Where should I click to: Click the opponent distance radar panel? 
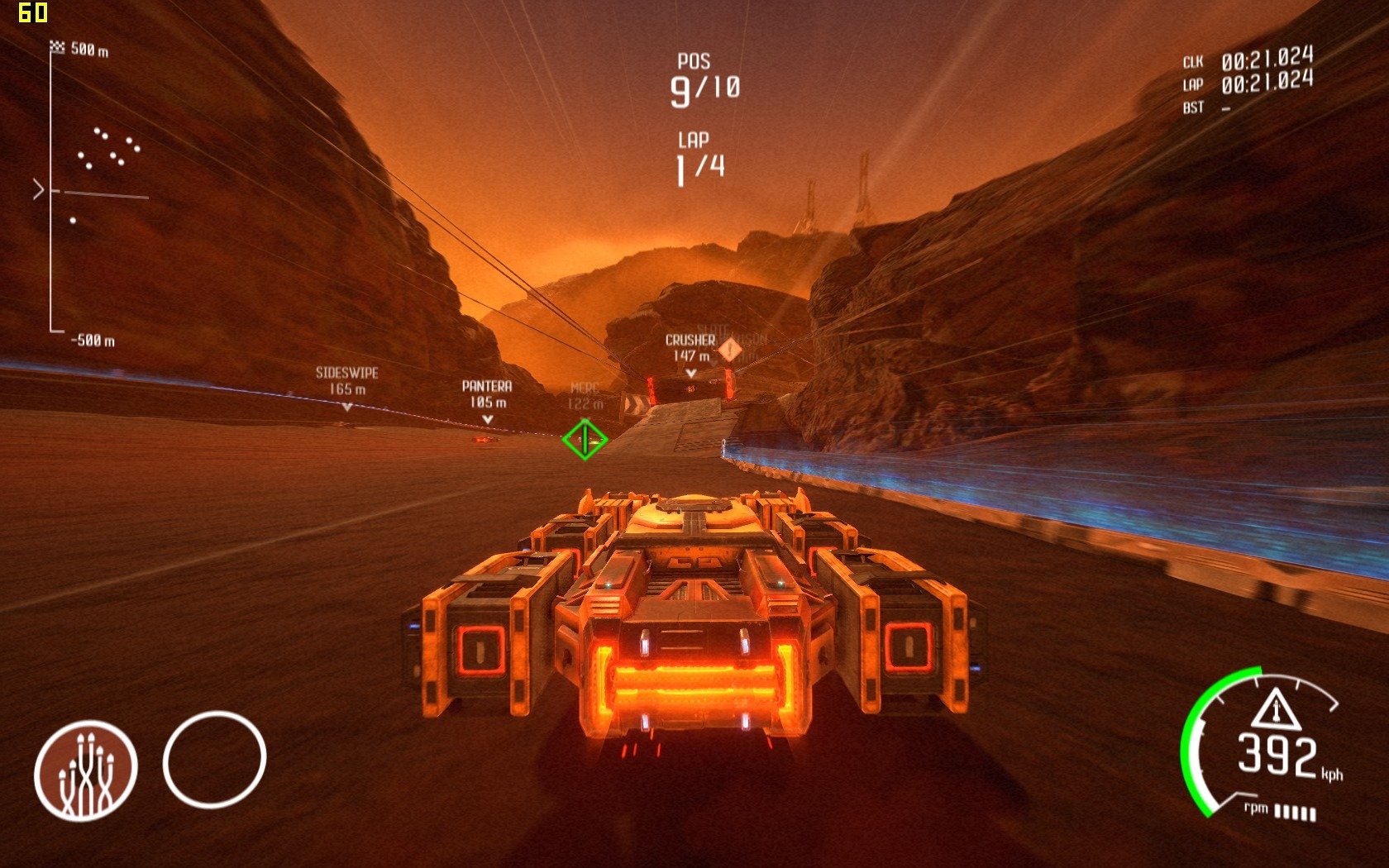(89, 193)
